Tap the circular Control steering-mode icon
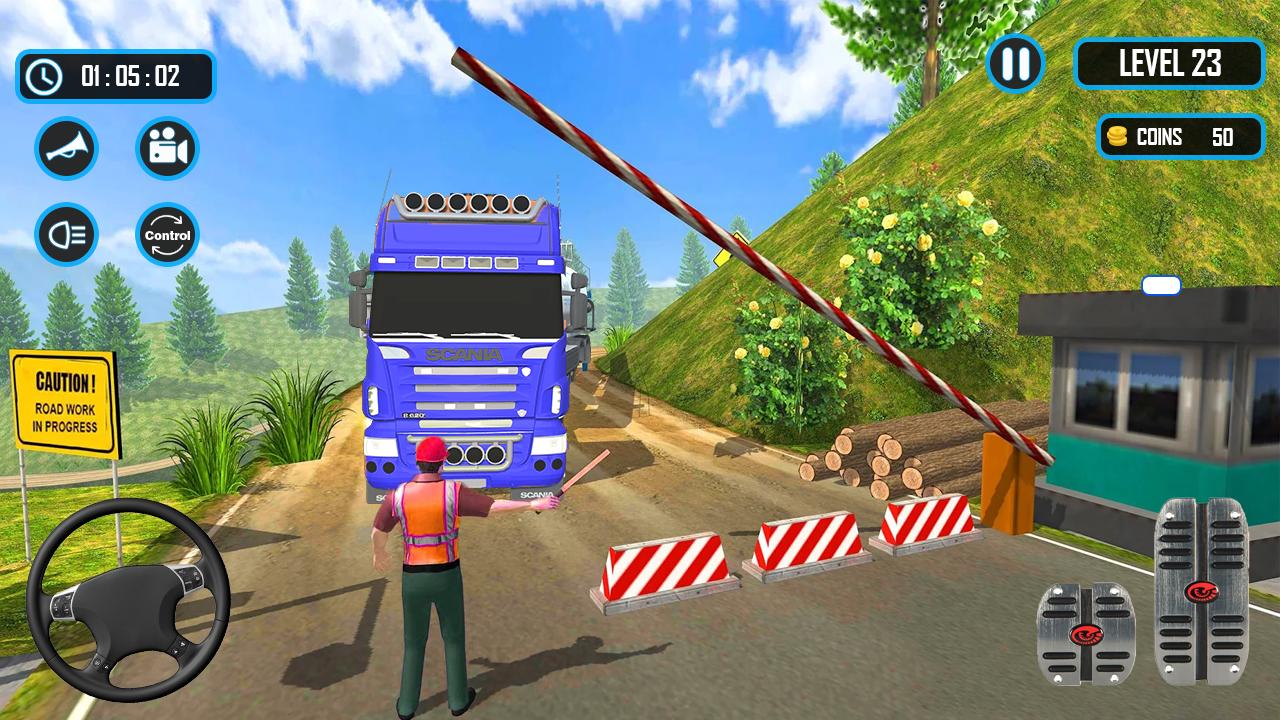 tap(167, 234)
